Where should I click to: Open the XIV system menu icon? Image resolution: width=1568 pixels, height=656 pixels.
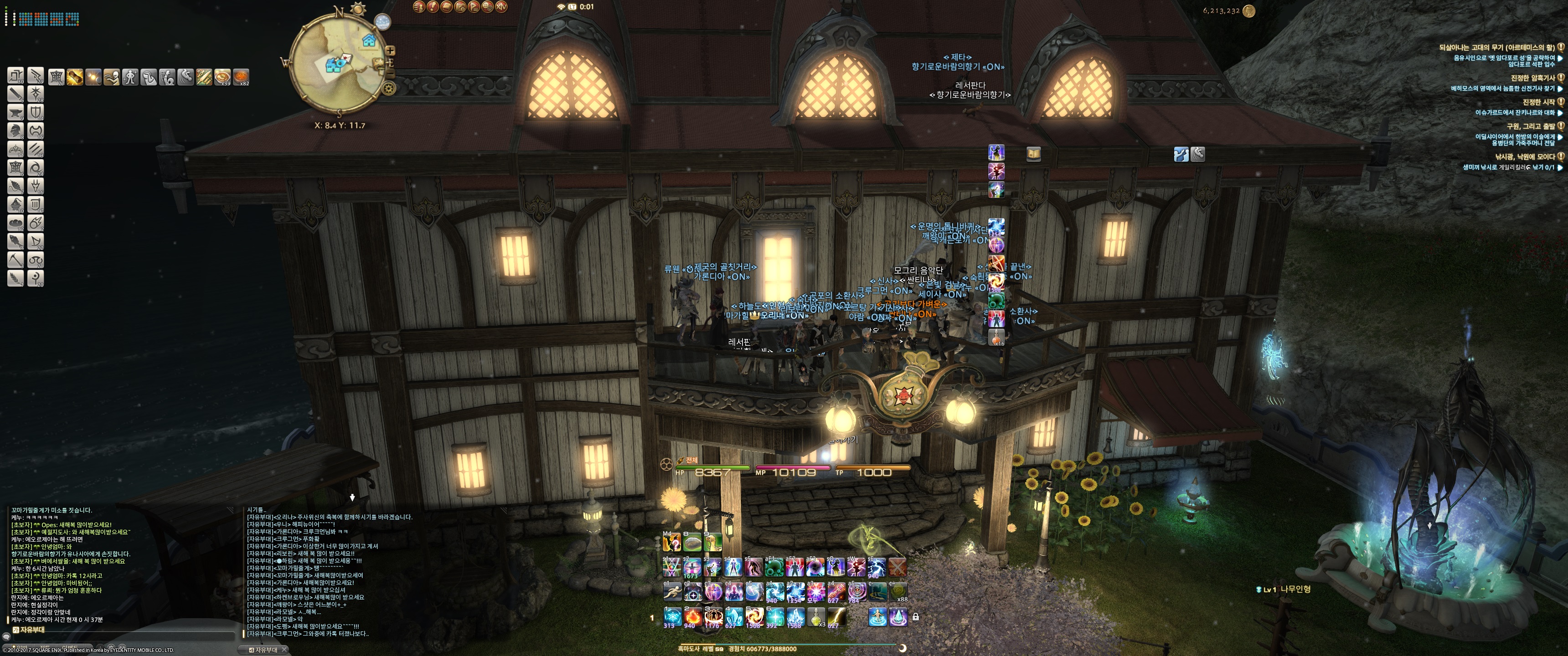point(501,7)
